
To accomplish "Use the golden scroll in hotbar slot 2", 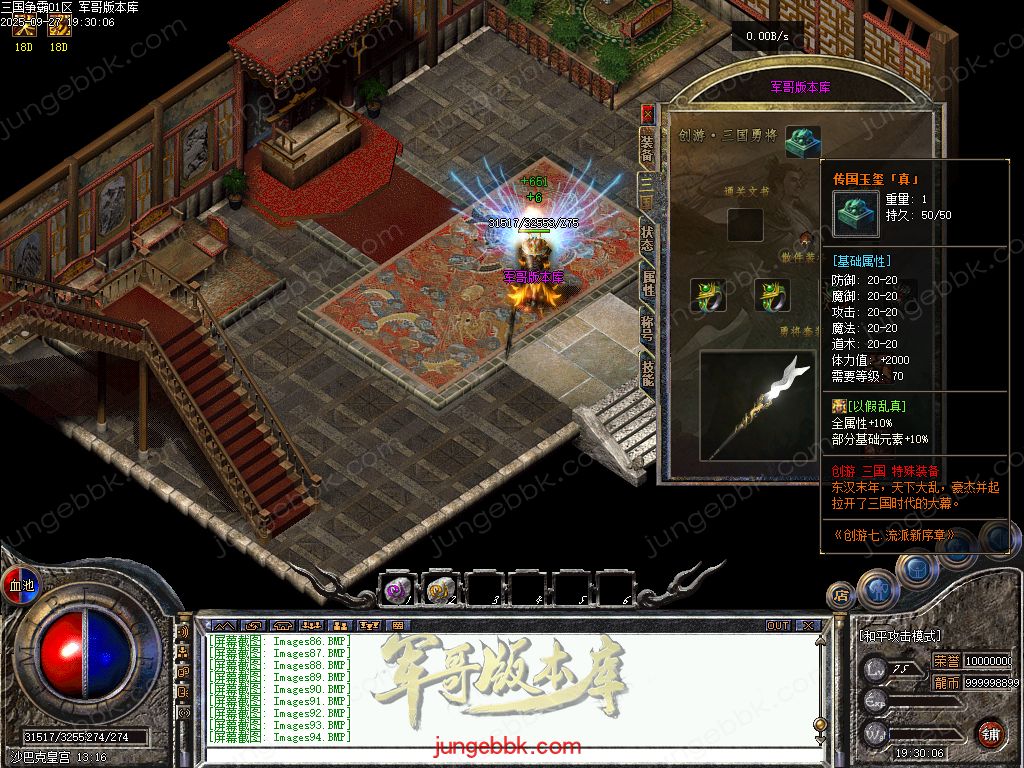I will [x=441, y=590].
